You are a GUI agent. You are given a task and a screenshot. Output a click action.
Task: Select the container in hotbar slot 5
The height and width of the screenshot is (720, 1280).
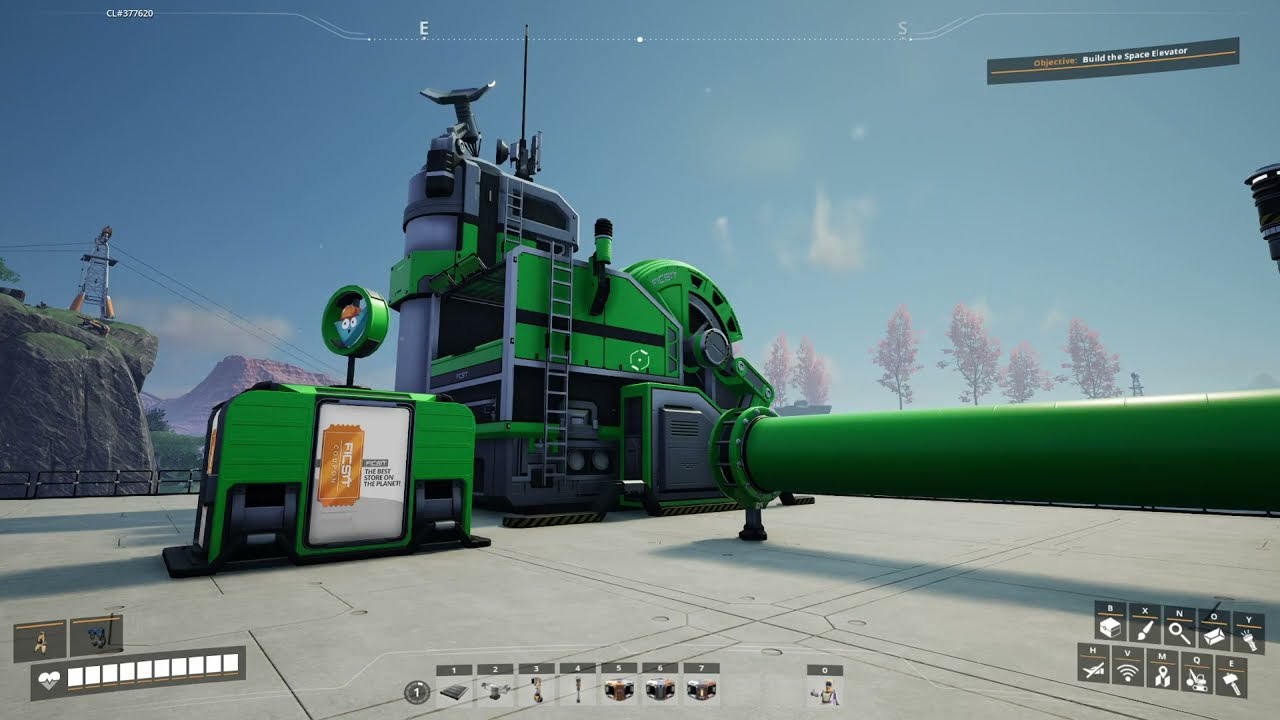click(619, 691)
